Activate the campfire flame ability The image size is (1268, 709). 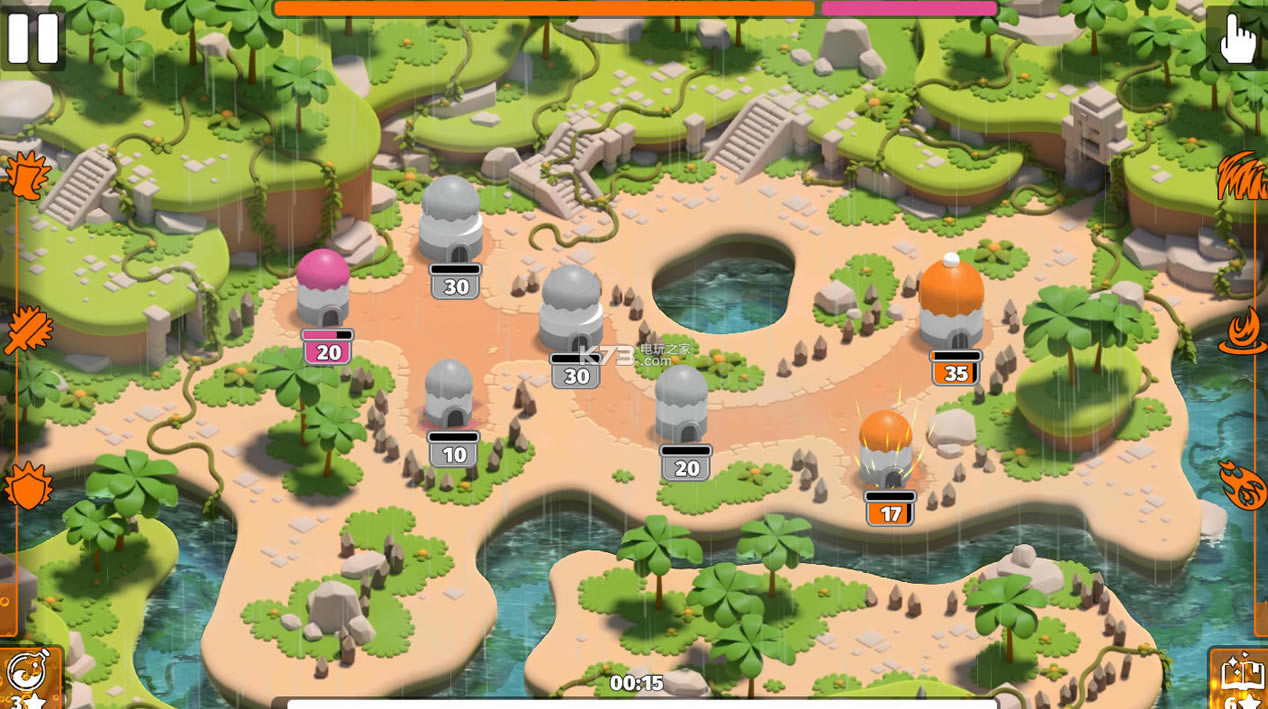coord(1242,331)
